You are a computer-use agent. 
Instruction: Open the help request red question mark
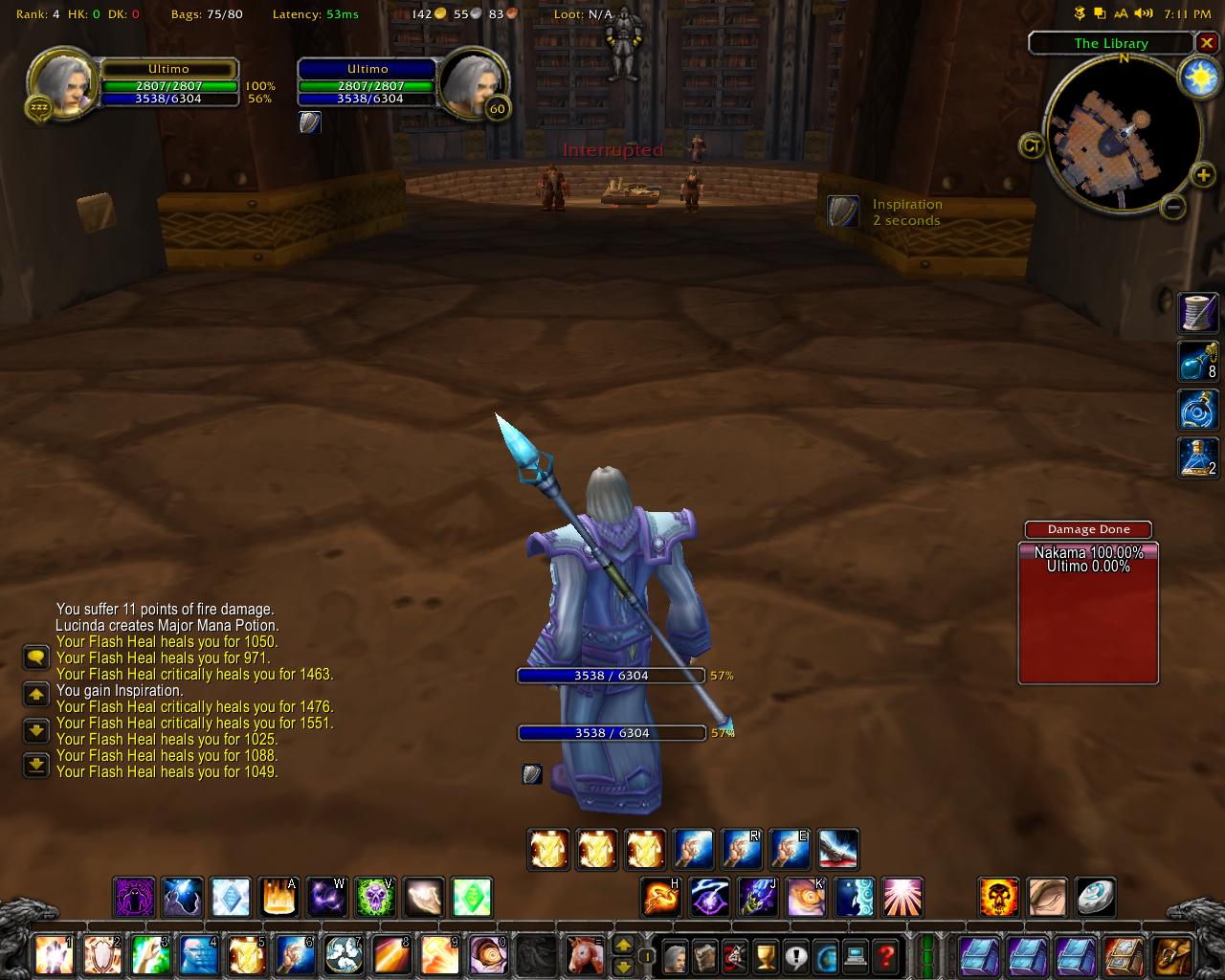tap(887, 955)
